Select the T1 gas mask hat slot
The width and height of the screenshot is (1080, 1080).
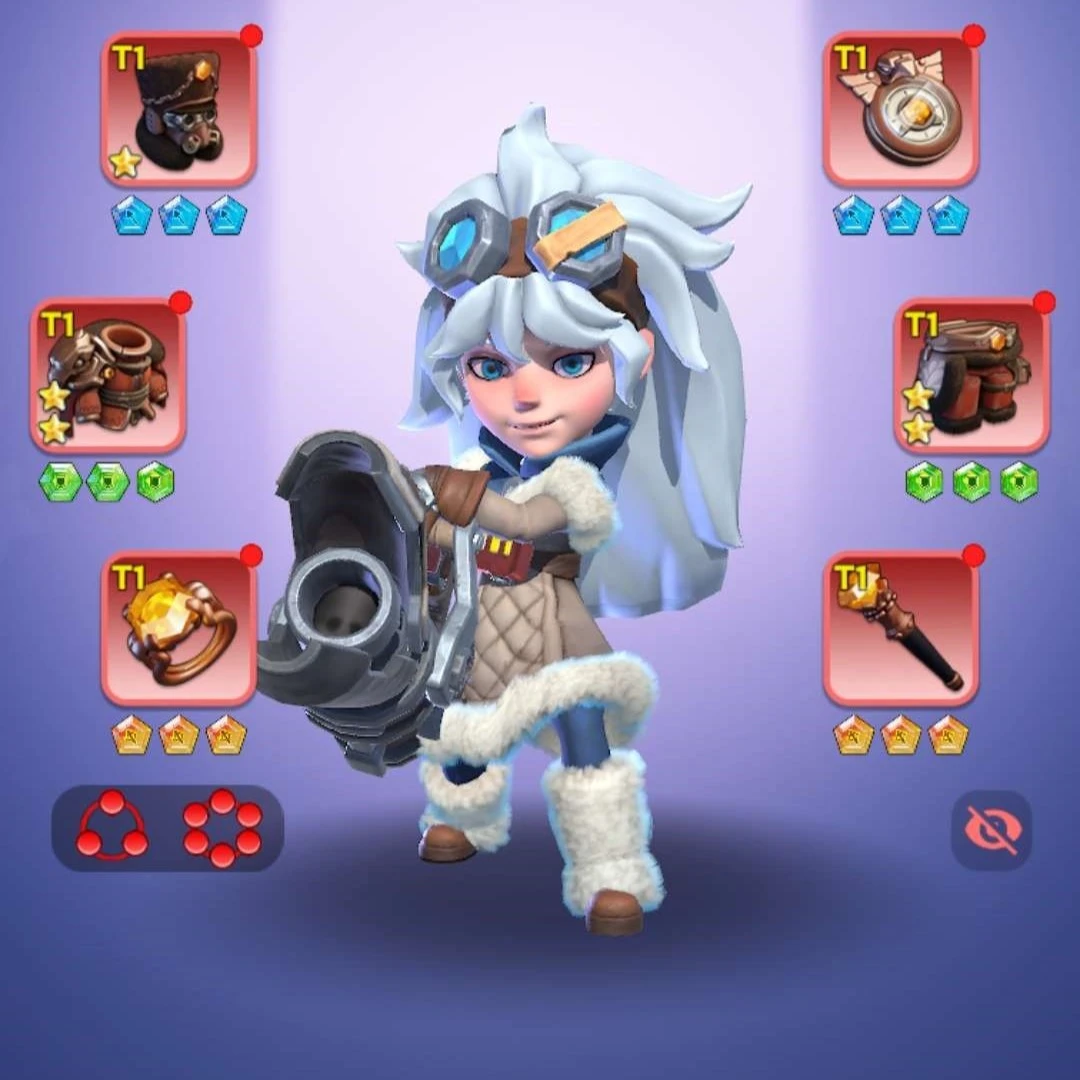point(180,110)
